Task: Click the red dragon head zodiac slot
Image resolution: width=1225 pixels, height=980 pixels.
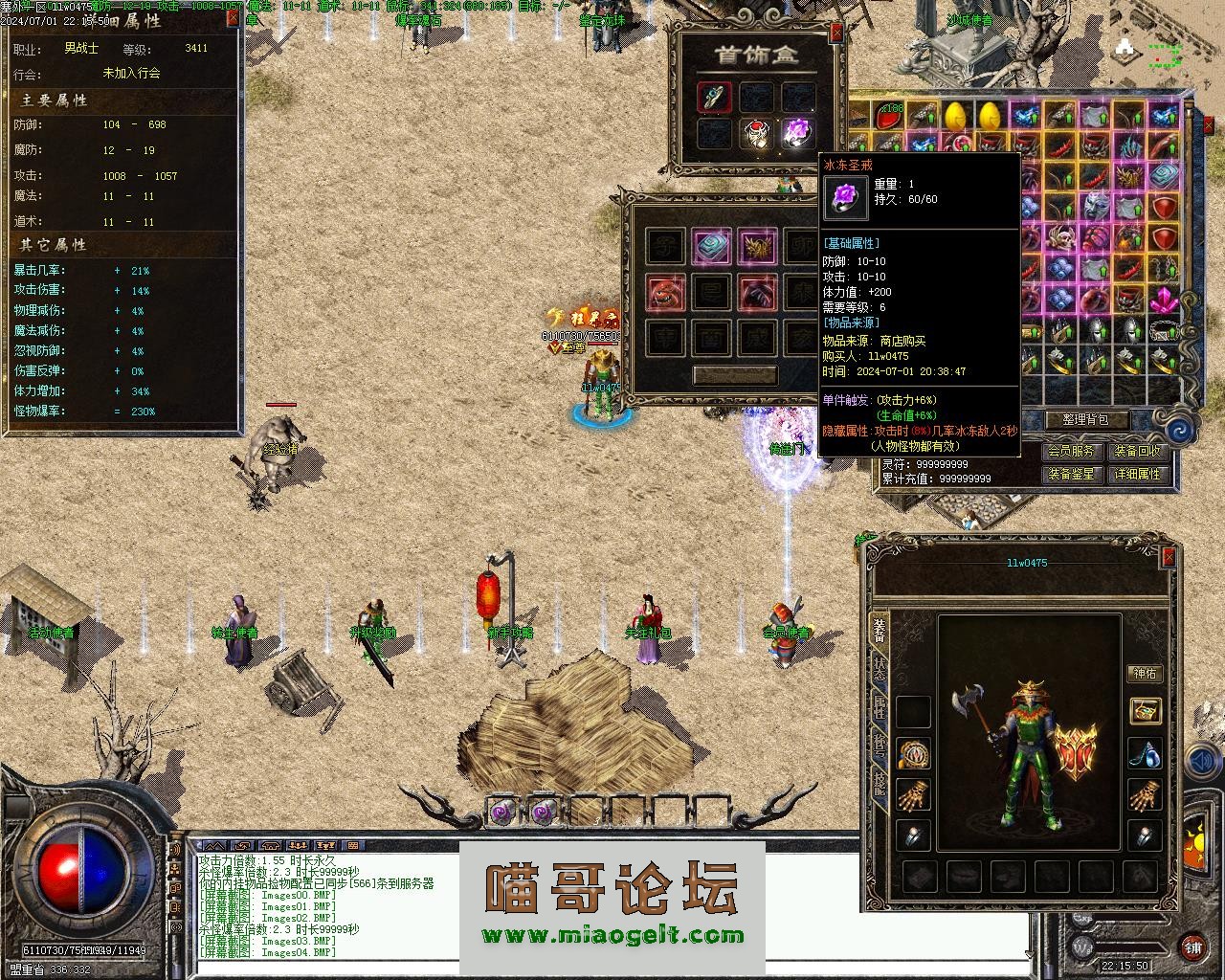Action: (x=666, y=293)
